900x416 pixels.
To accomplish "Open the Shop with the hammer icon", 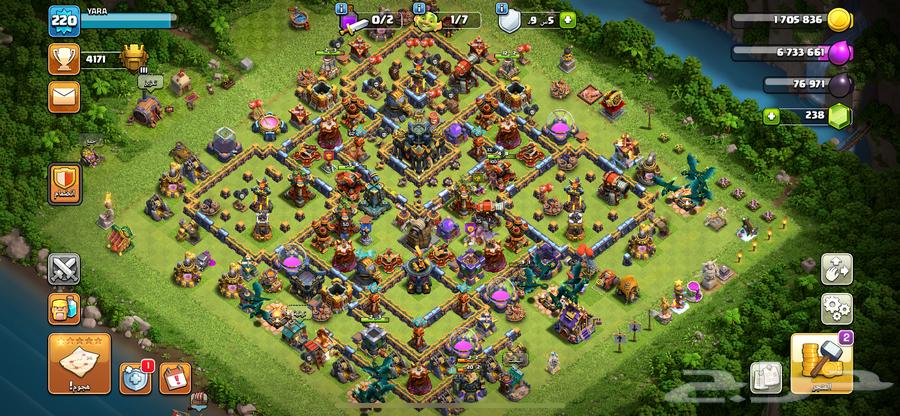I will 820,364.
